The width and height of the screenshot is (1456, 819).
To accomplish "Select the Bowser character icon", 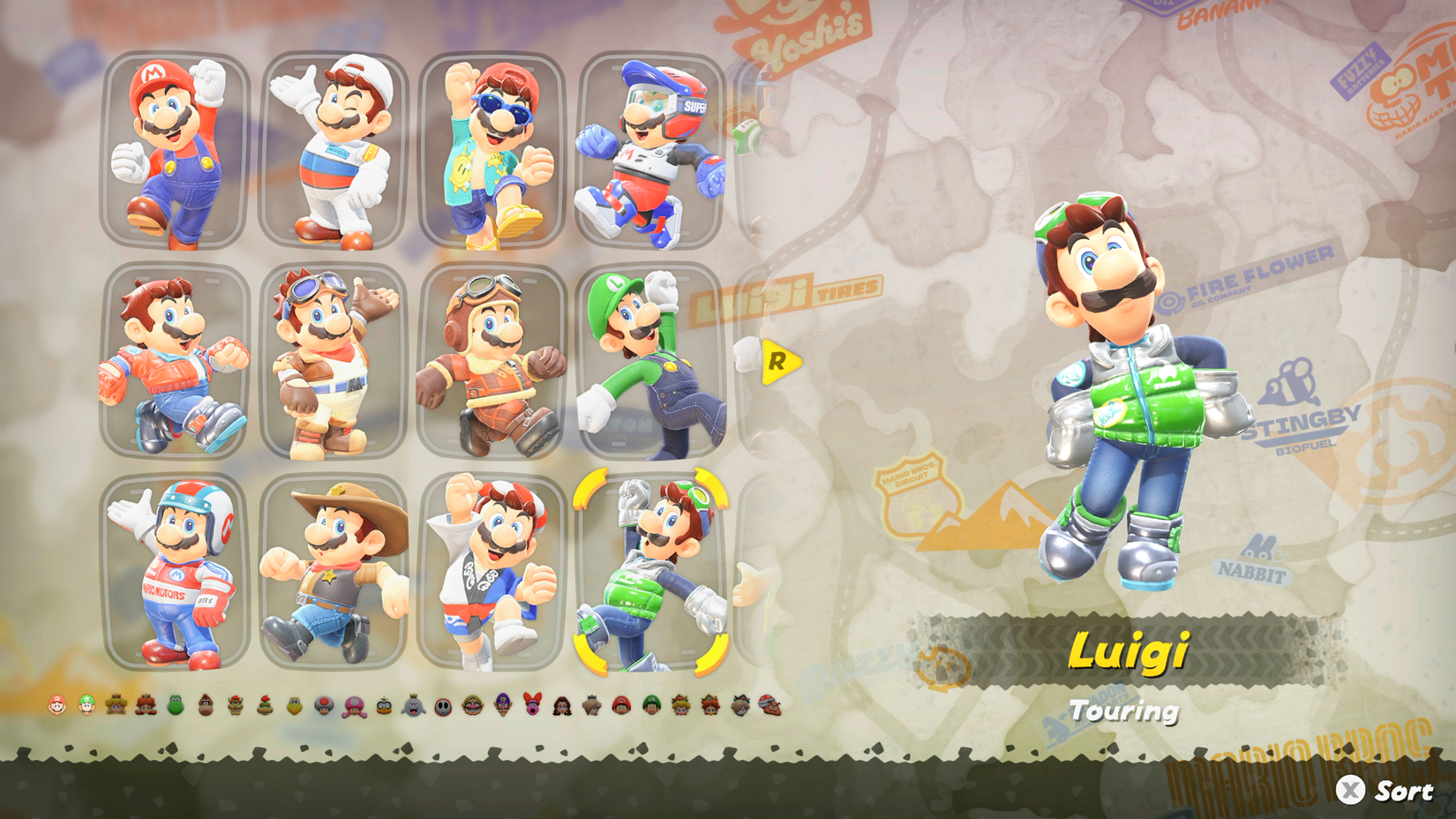I will pos(234,704).
